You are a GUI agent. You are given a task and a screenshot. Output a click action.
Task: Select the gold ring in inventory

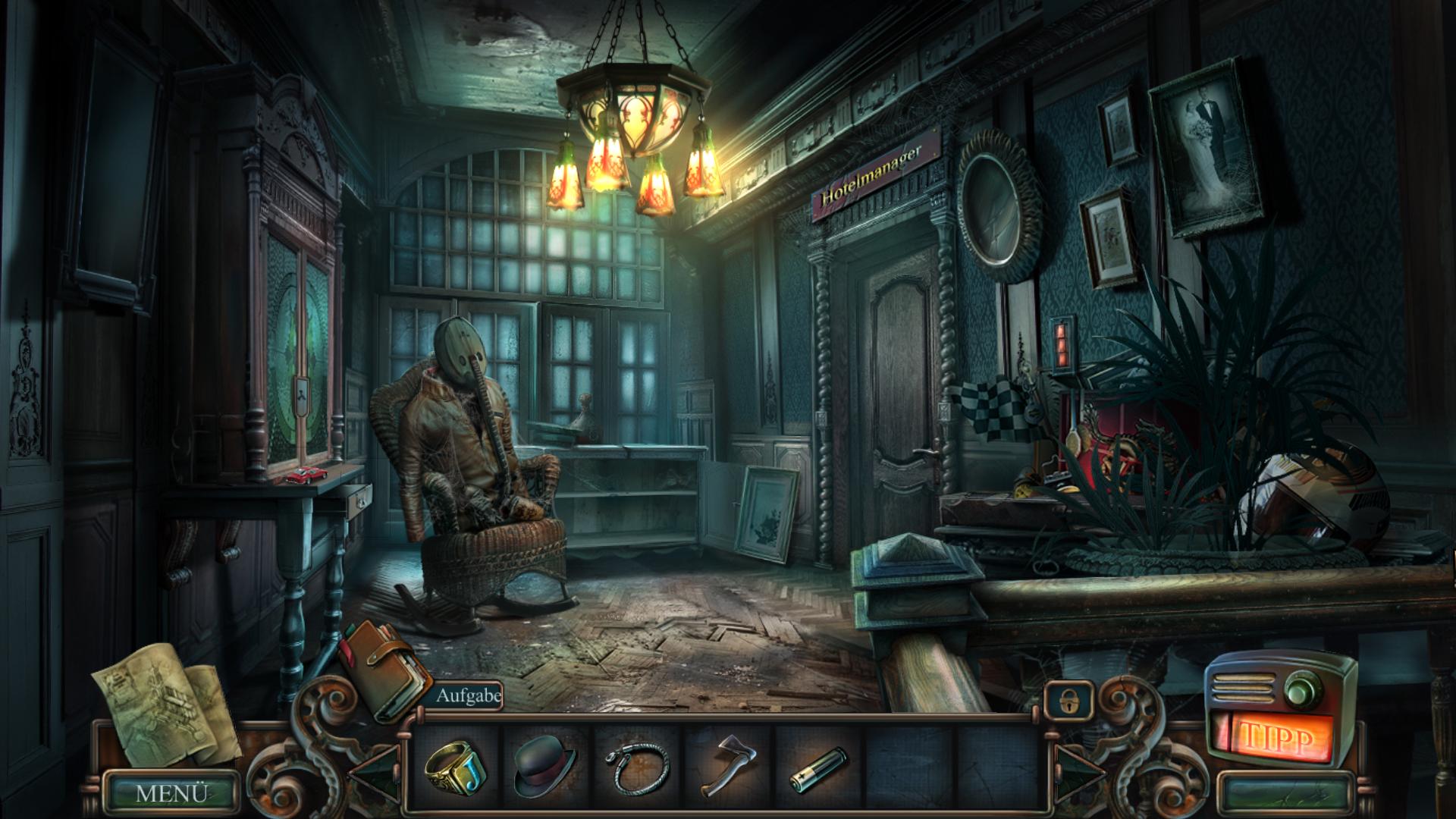(x=455, y=767)
